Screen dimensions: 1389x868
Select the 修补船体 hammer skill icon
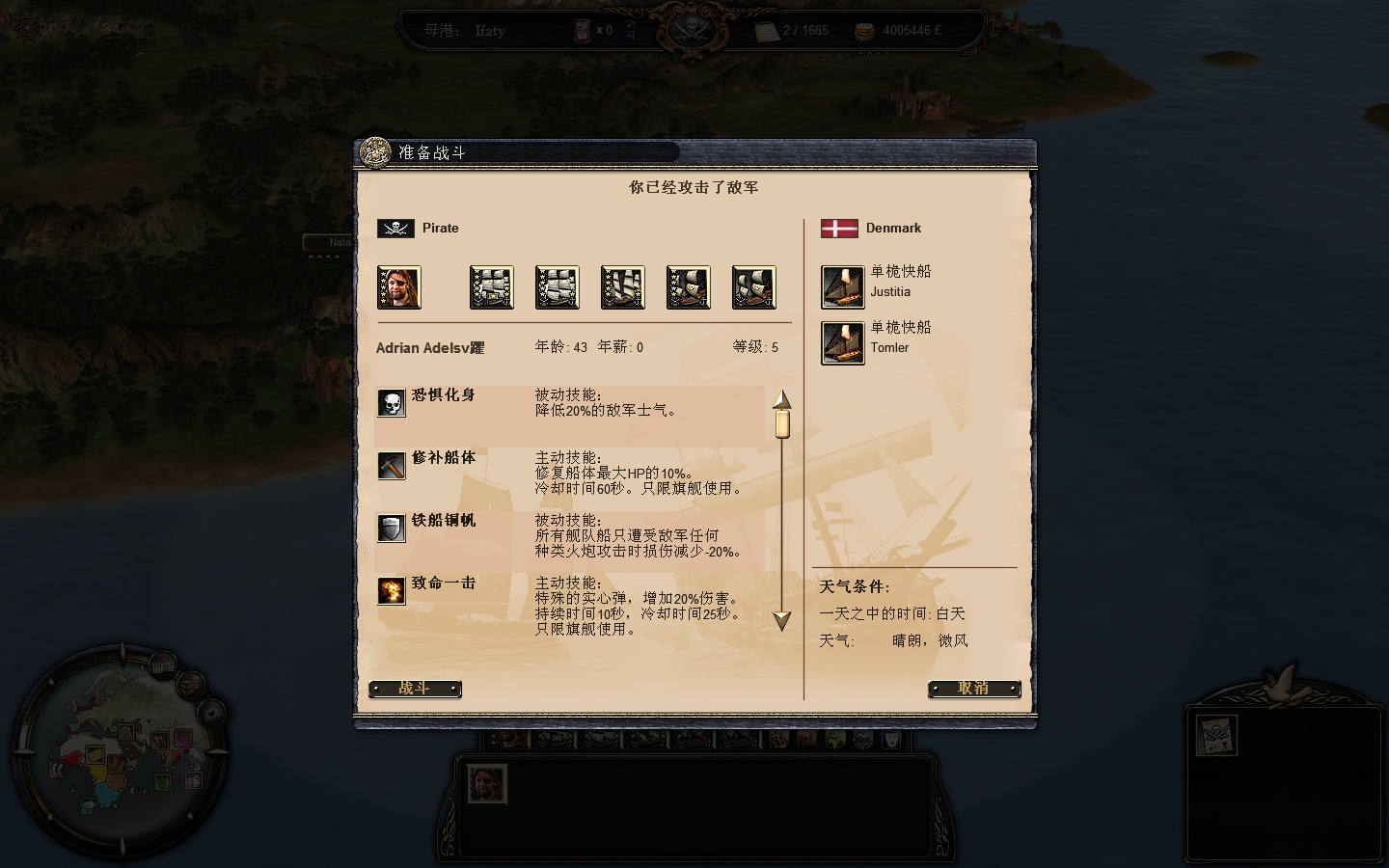click(391, 466)
